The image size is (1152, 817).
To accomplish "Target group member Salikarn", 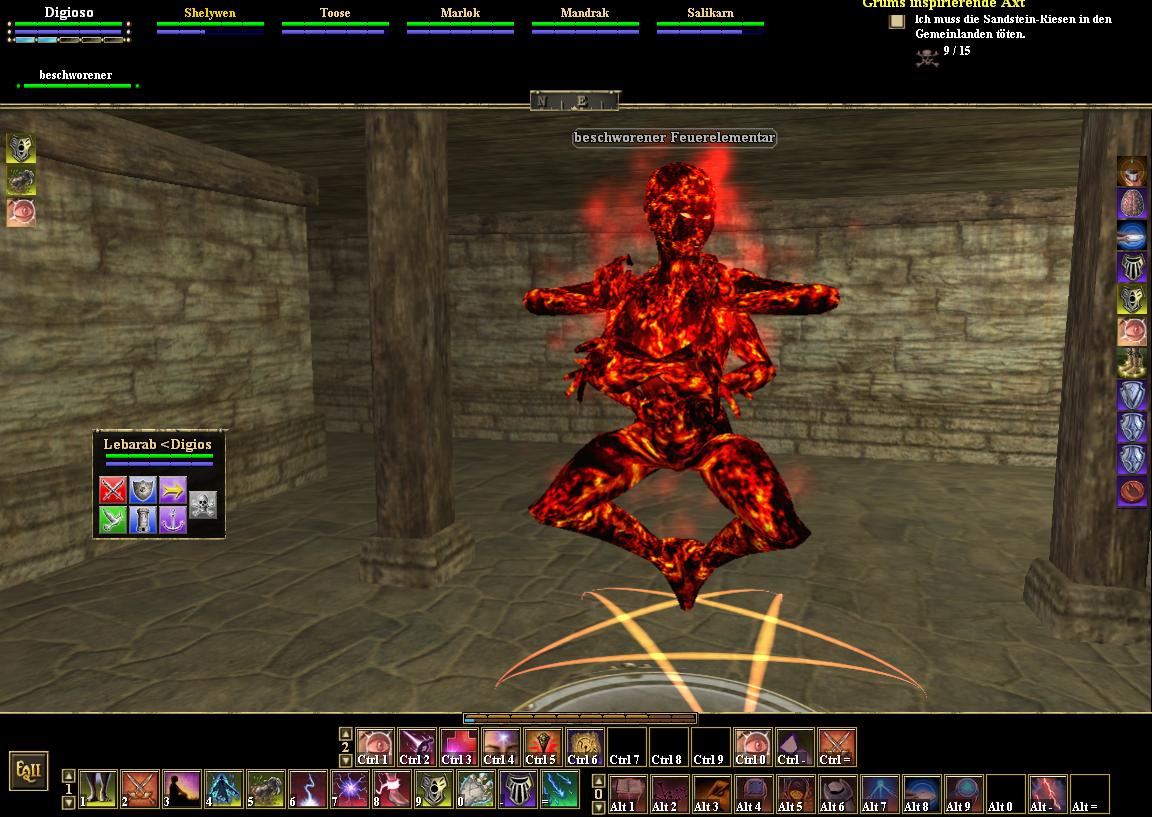I will tap(710, 14).
